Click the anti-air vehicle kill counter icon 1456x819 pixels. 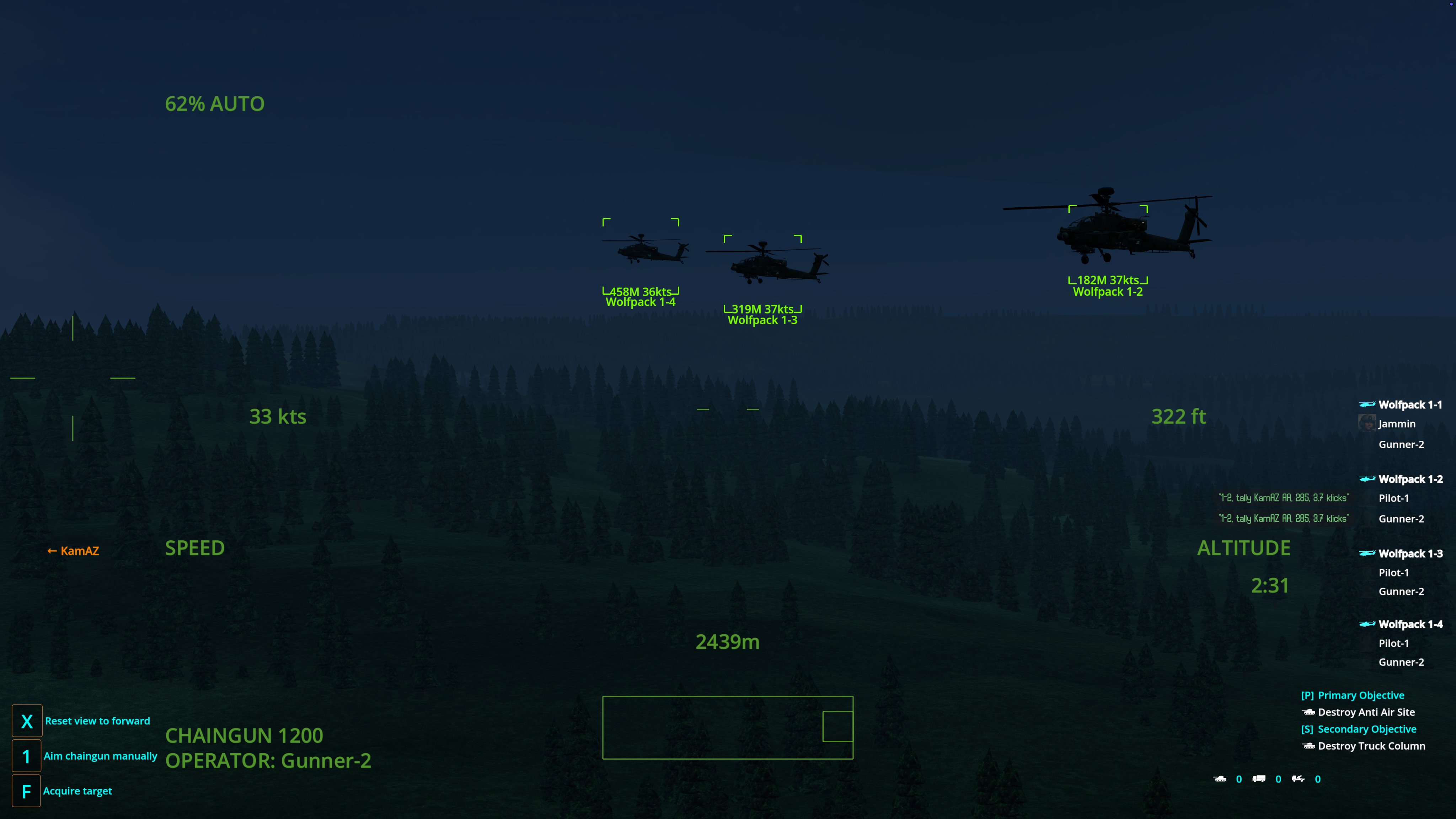[x=1300, y=779]
